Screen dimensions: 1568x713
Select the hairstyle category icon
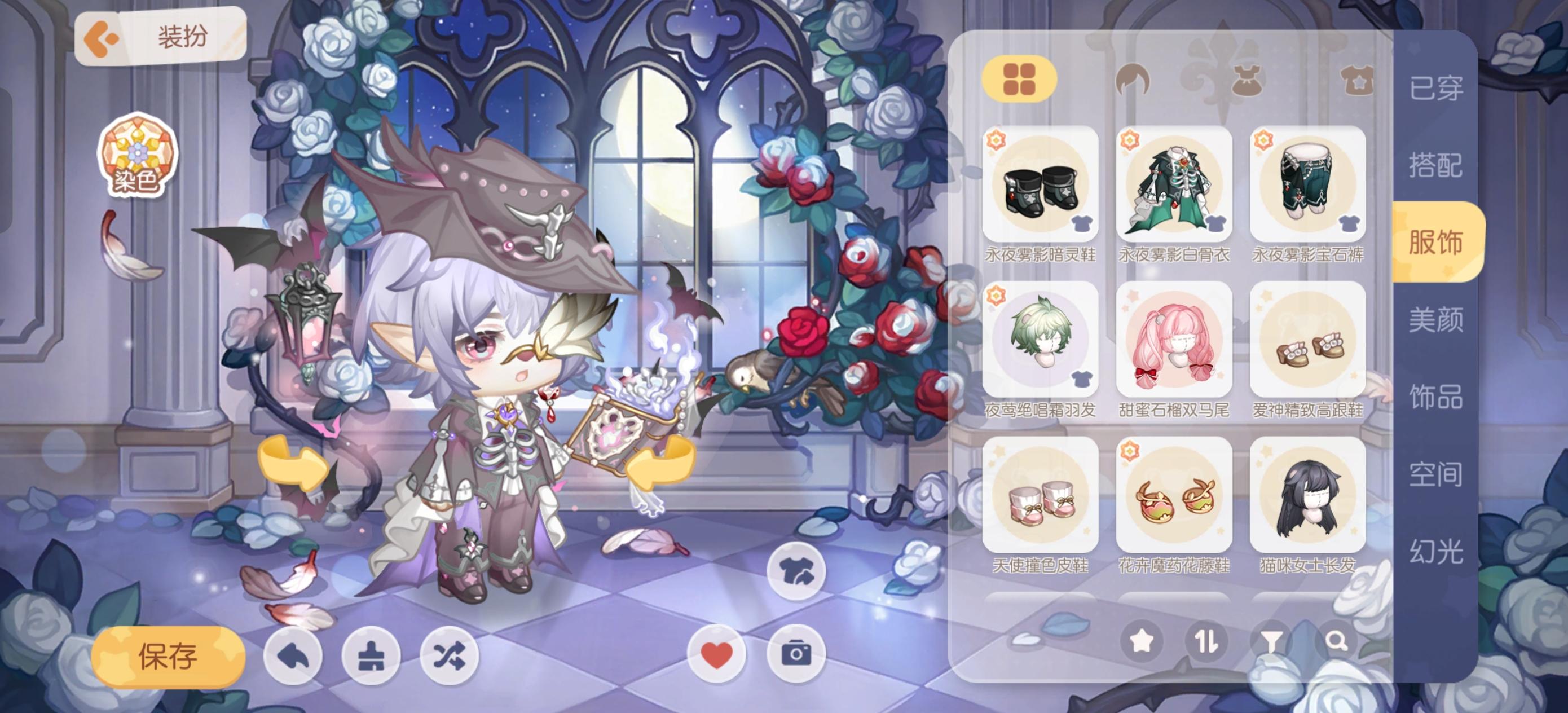point(1134,80)
